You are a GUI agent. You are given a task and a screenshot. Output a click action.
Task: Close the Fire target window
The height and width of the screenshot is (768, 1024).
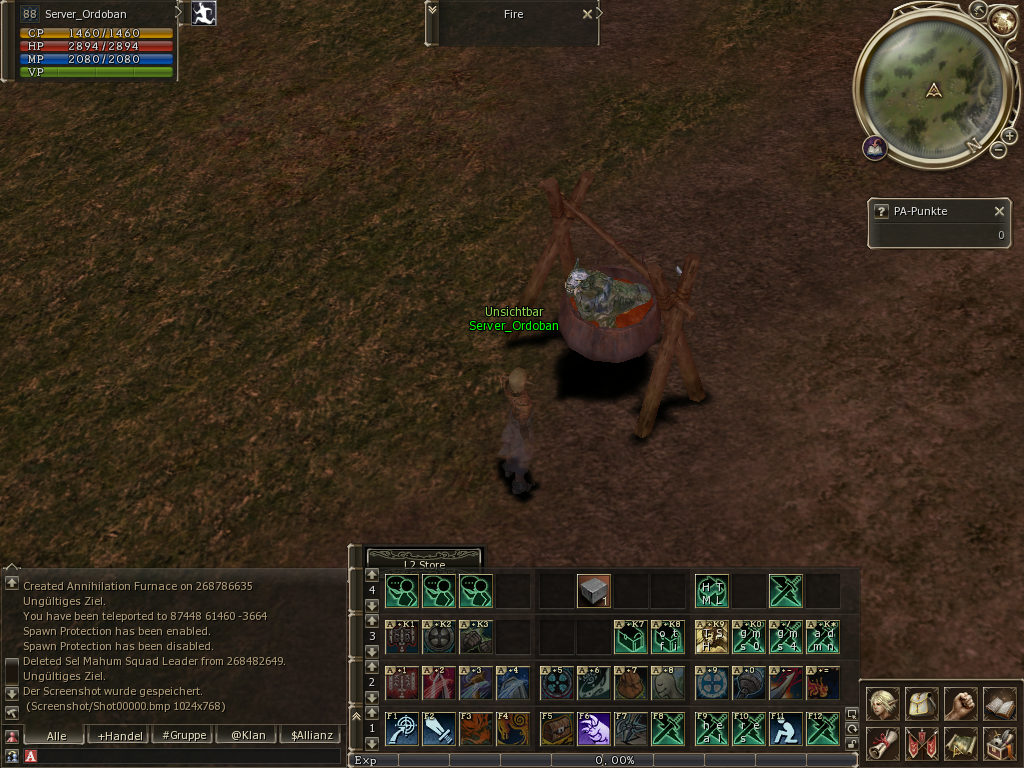coord(587,15)
